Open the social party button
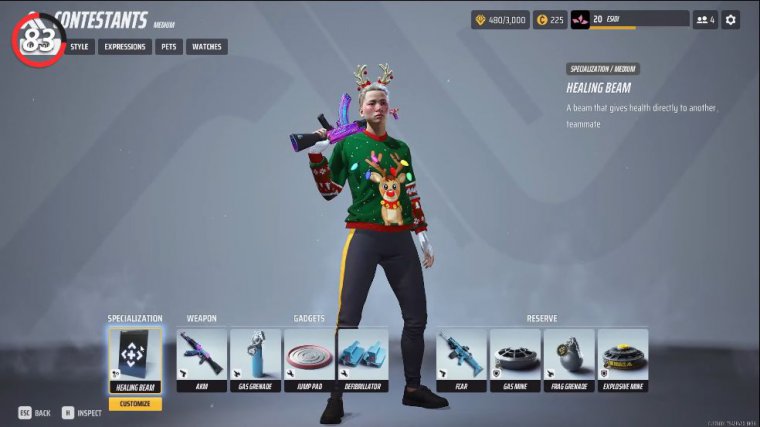 [704, 19]
